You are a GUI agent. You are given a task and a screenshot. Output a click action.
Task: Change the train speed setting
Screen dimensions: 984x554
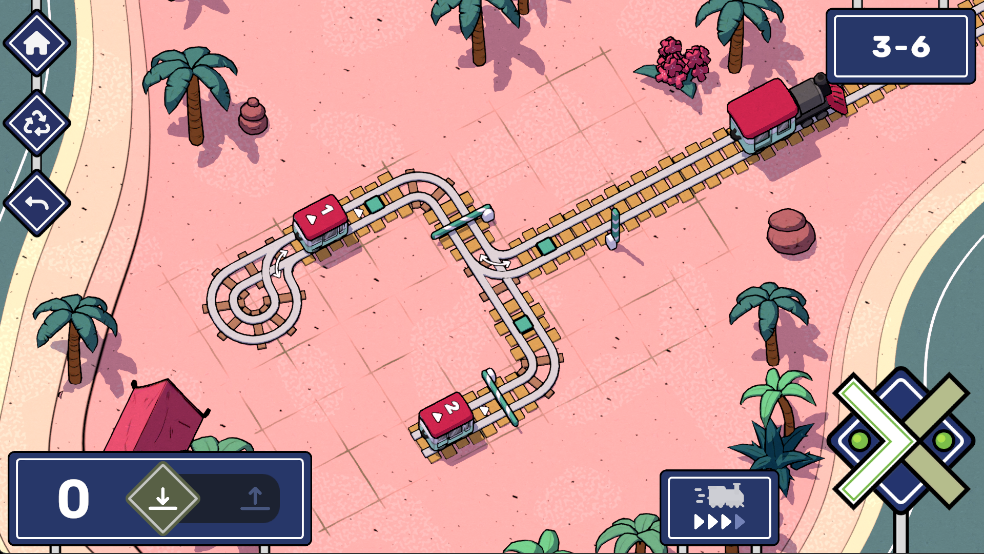pos(719,508)
